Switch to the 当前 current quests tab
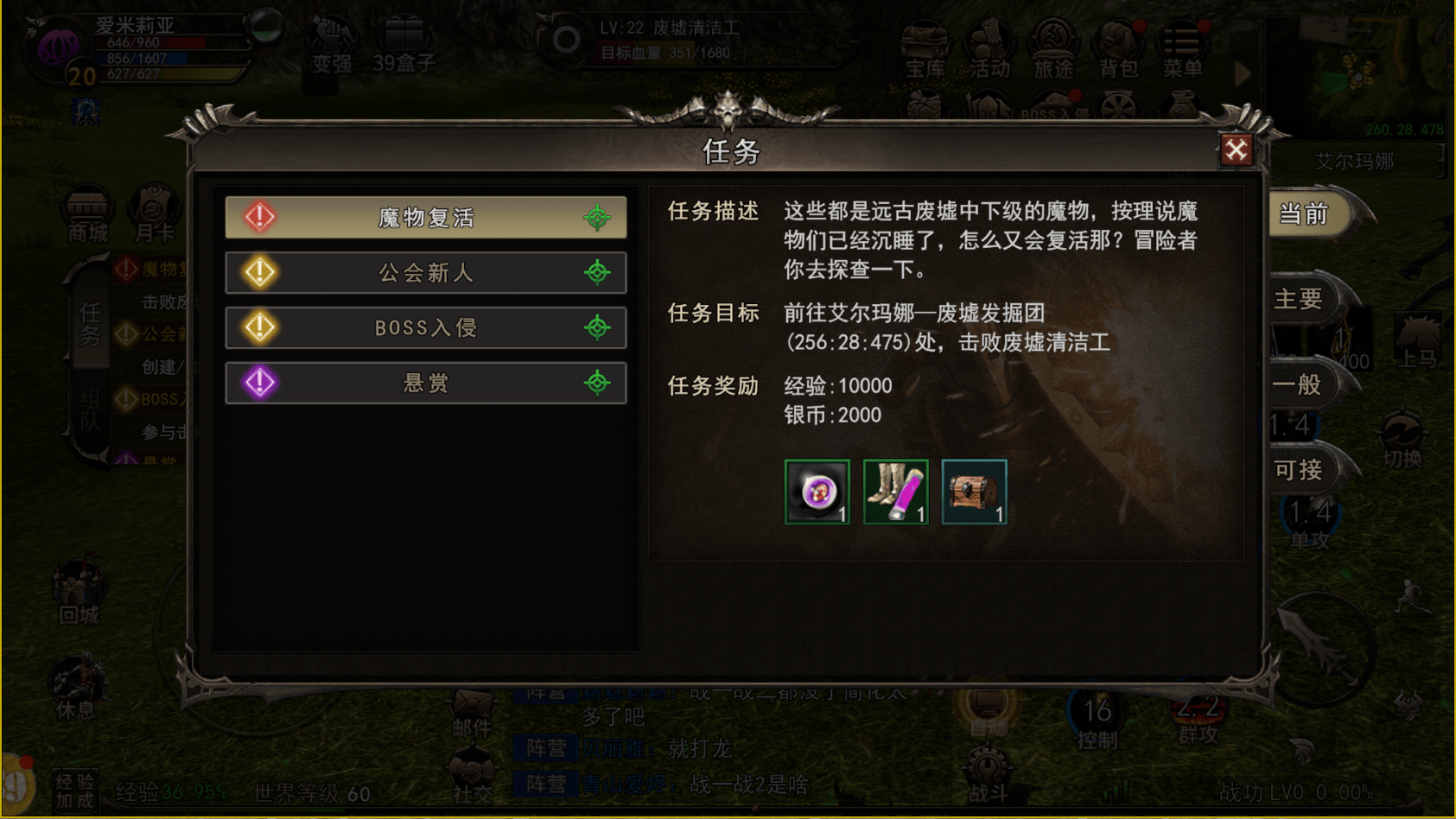The height and width of the screenshot is (819, 1456). pyautogui.click(x=1304, y=214)
